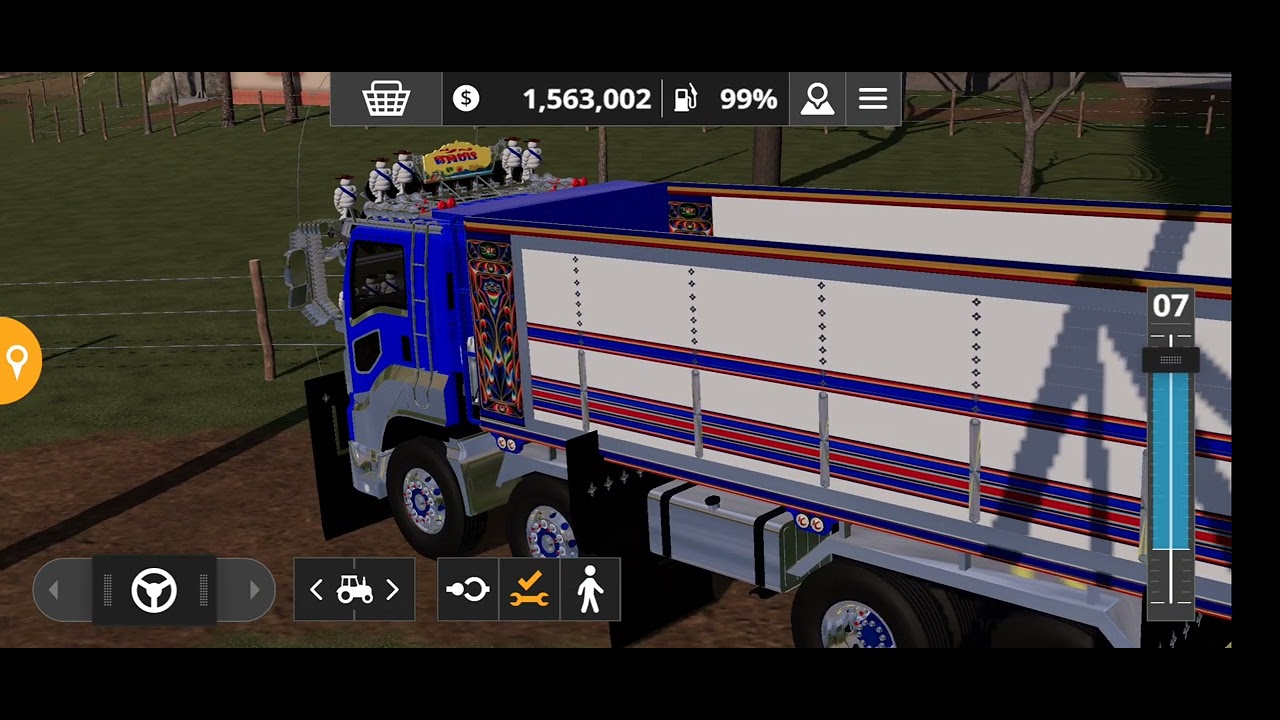Attach implement with the hitch icon

click(468, 590)
